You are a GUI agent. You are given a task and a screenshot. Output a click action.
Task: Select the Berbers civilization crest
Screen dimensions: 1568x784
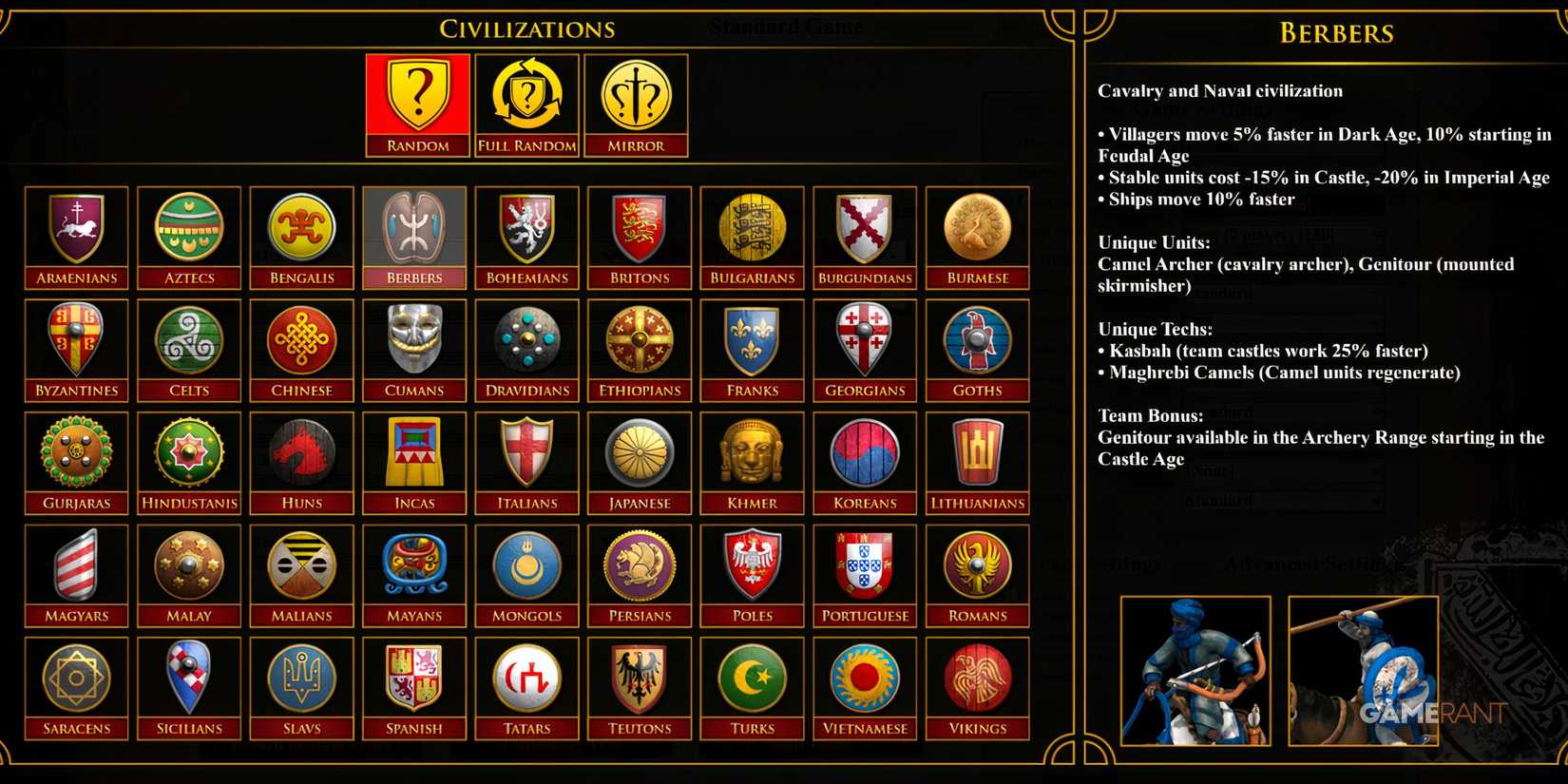413,231
